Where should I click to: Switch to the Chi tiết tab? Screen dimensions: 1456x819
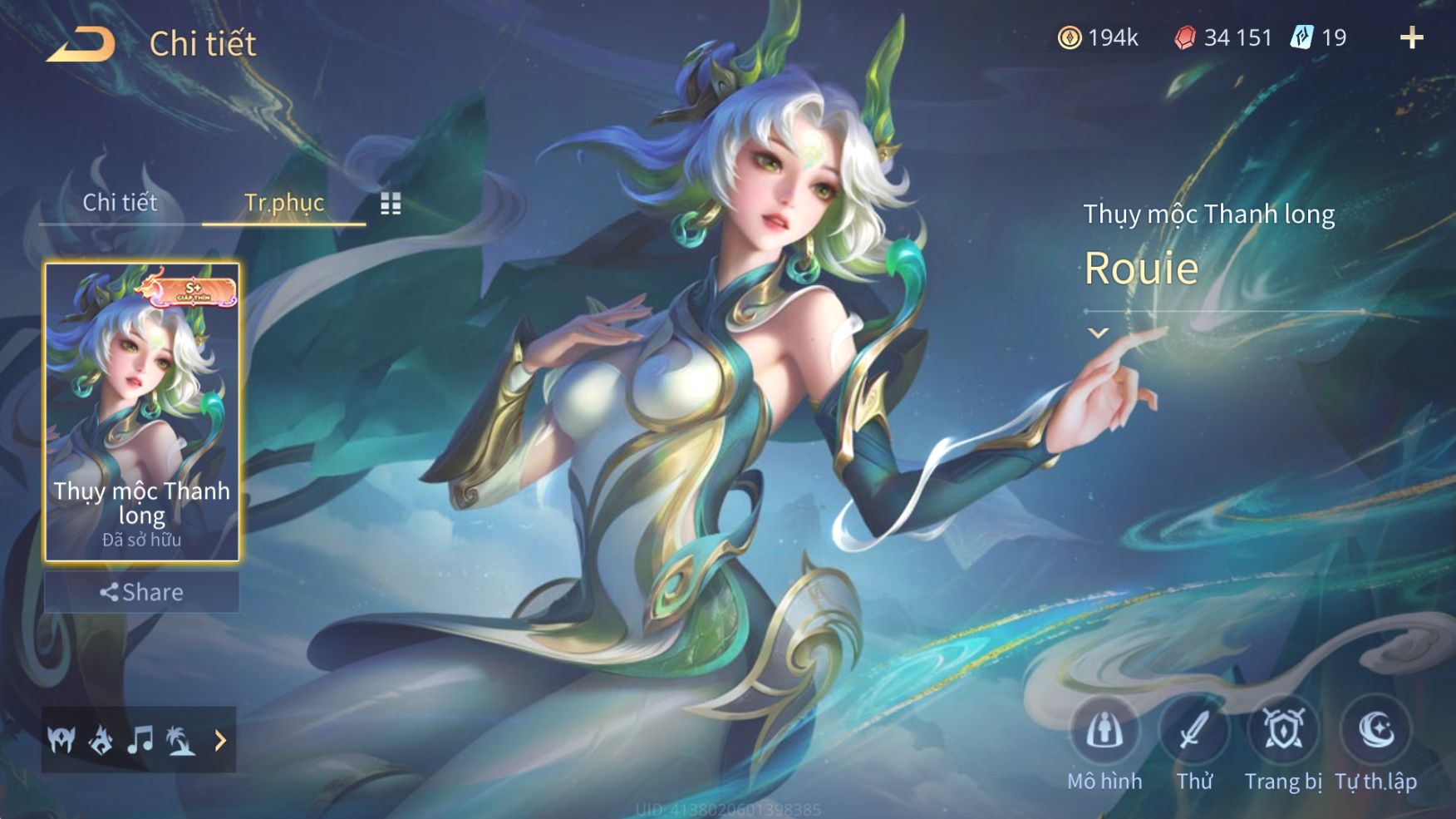point(120,202)
